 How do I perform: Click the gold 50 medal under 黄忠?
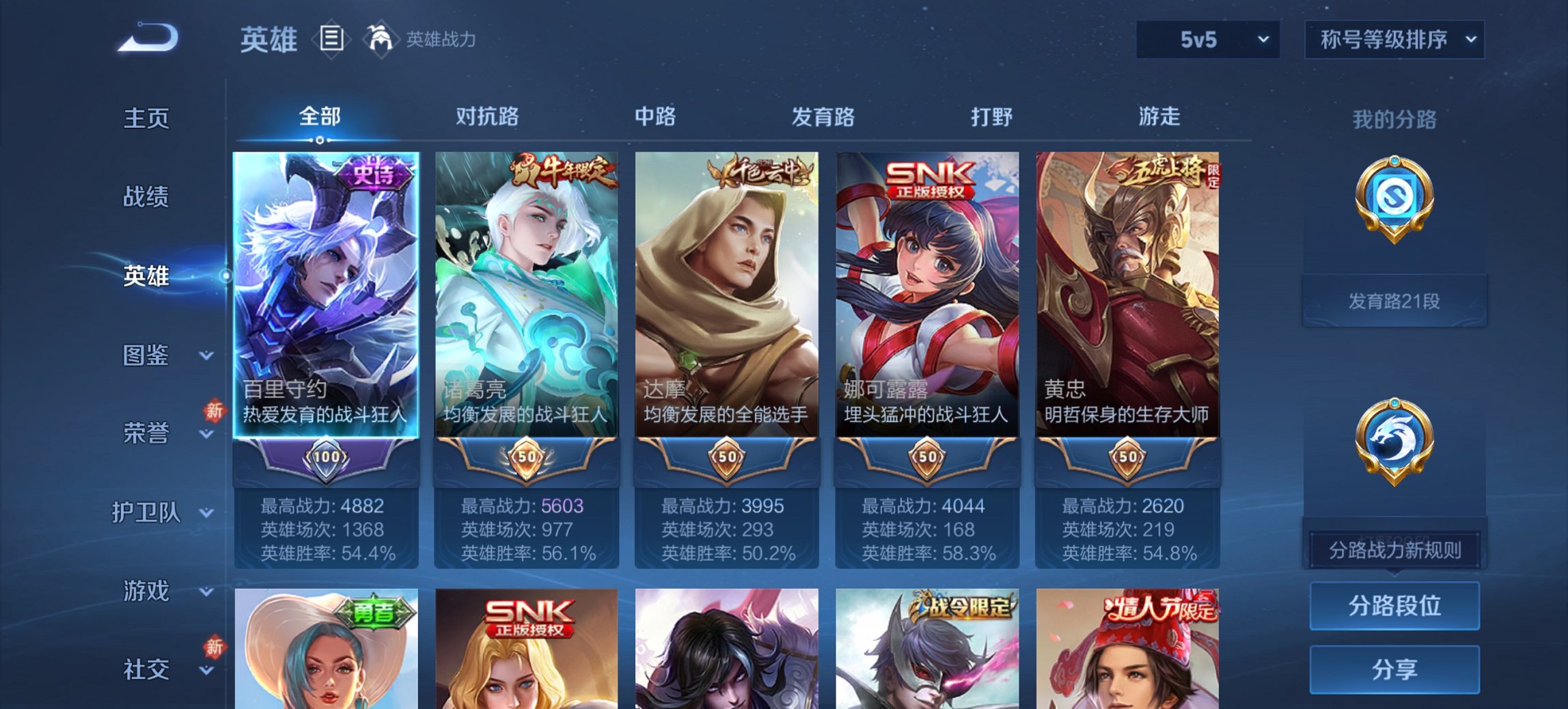(x=1128, y=459)
